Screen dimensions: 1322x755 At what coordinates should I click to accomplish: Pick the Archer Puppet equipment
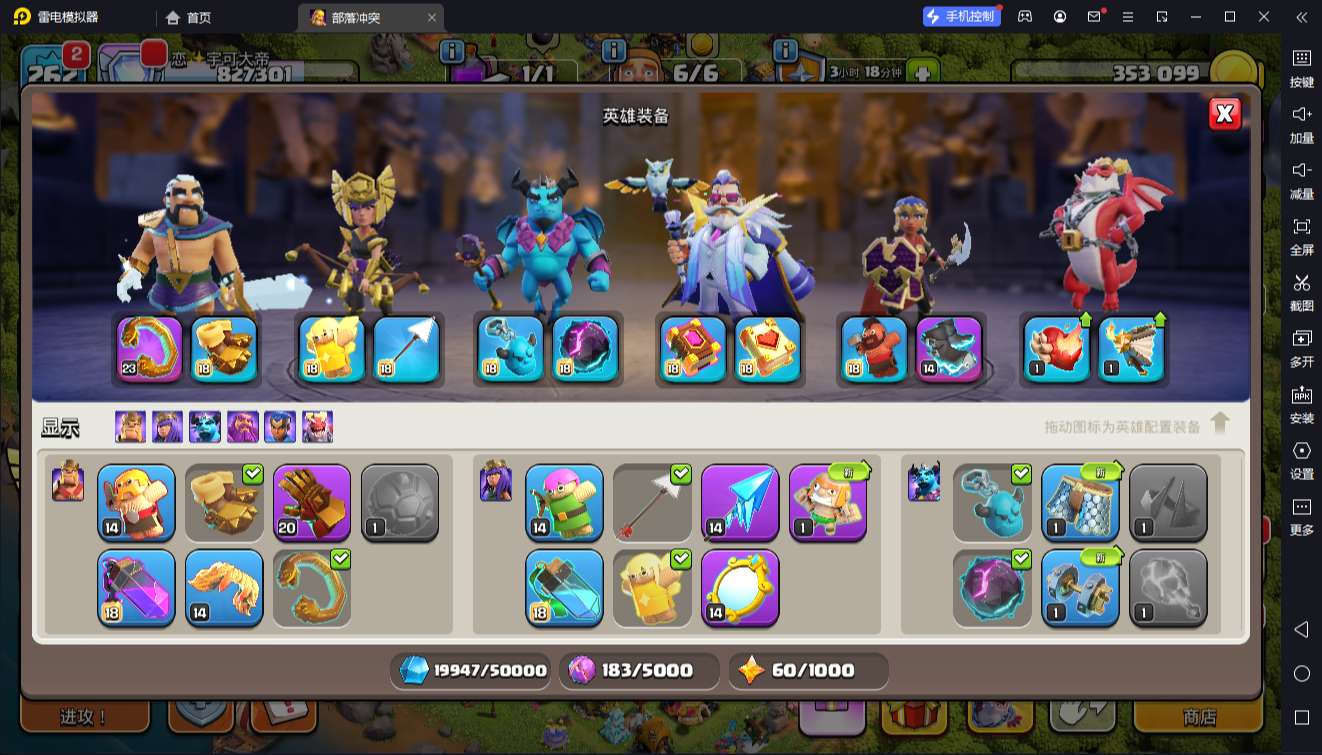tap(564, 501)
